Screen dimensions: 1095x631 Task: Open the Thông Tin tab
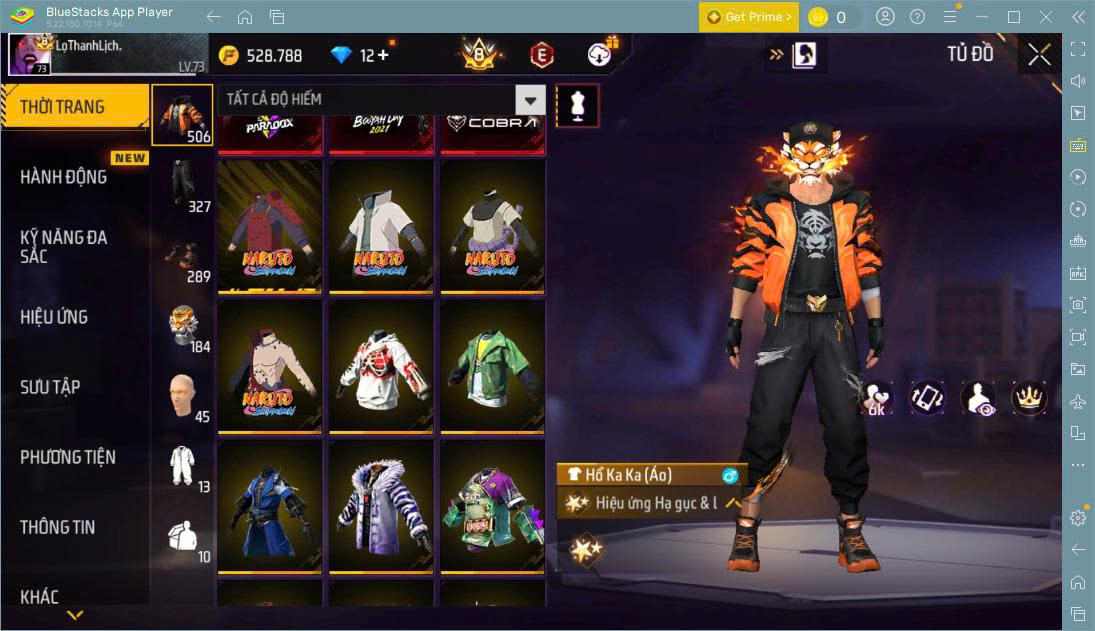pyautogui.click(x=58, y=527)
